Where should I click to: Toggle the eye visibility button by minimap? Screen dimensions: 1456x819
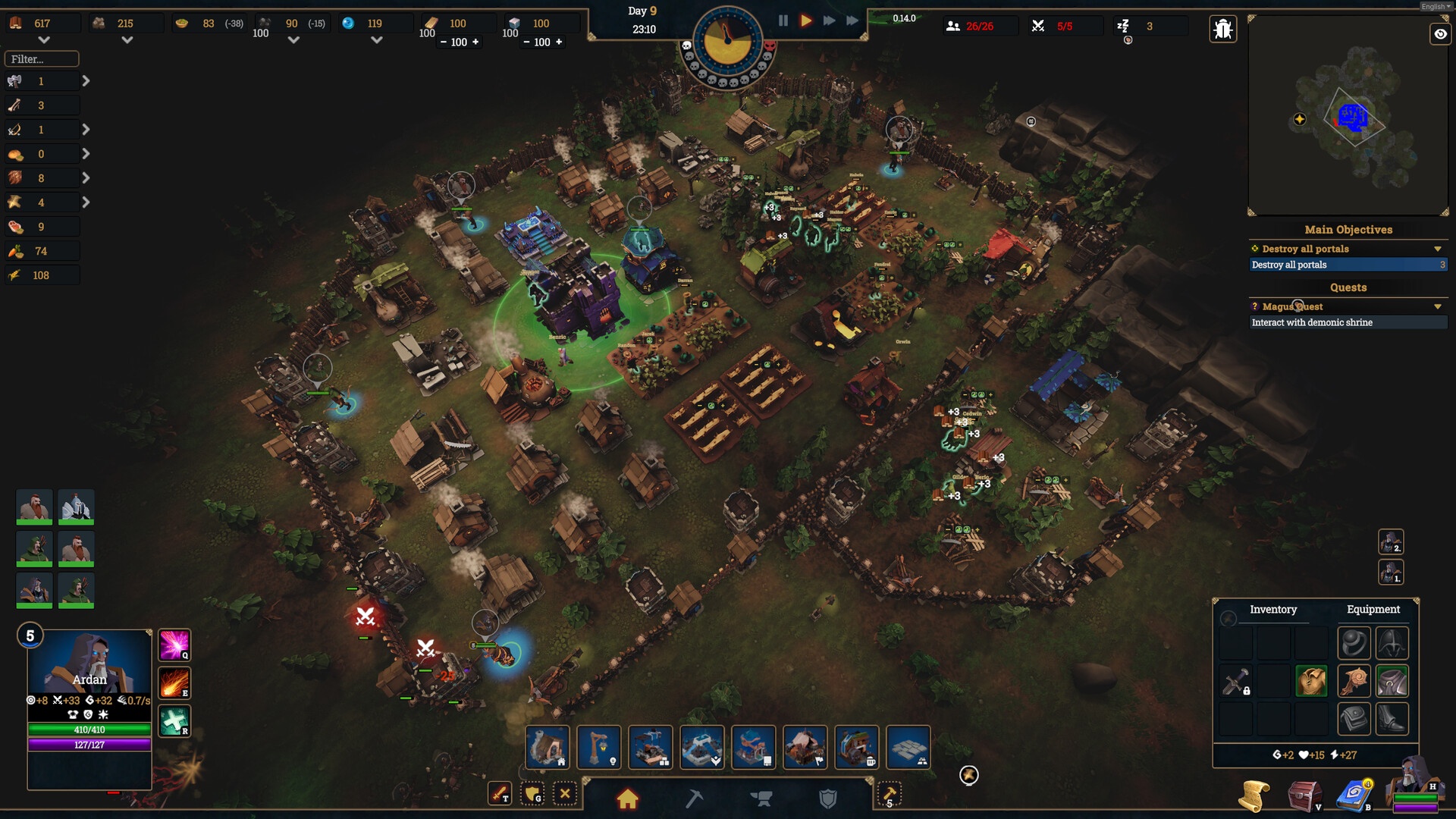(x=1440, y=34)
